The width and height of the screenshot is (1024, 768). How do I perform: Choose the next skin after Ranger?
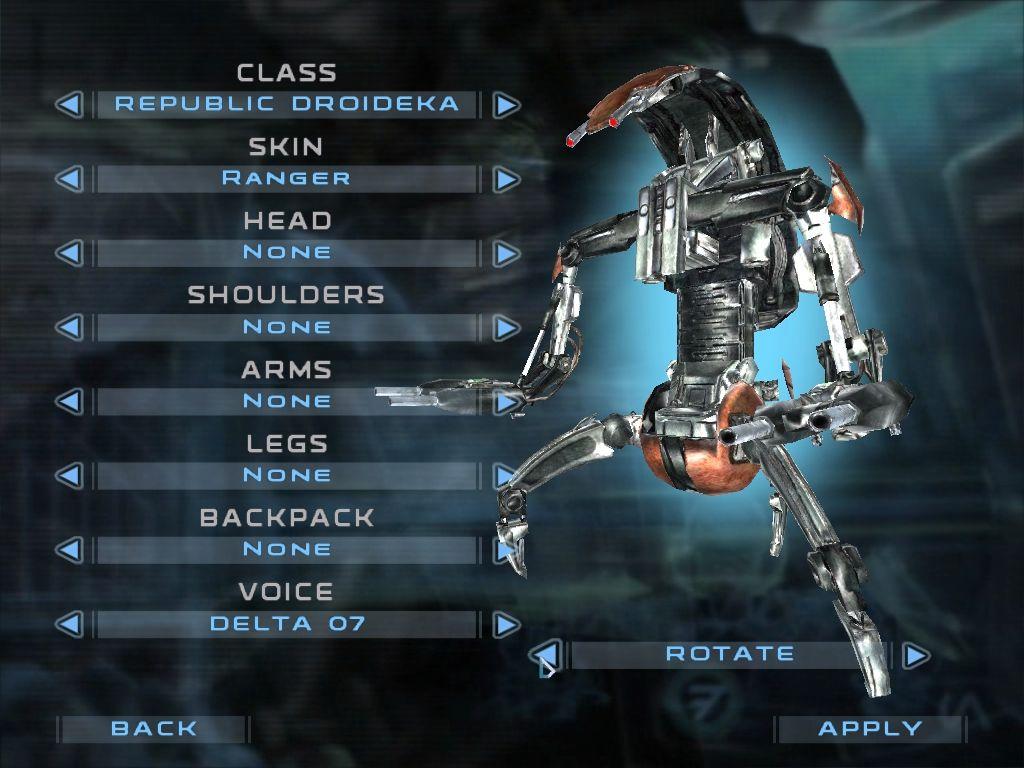(x=507, y=179)
